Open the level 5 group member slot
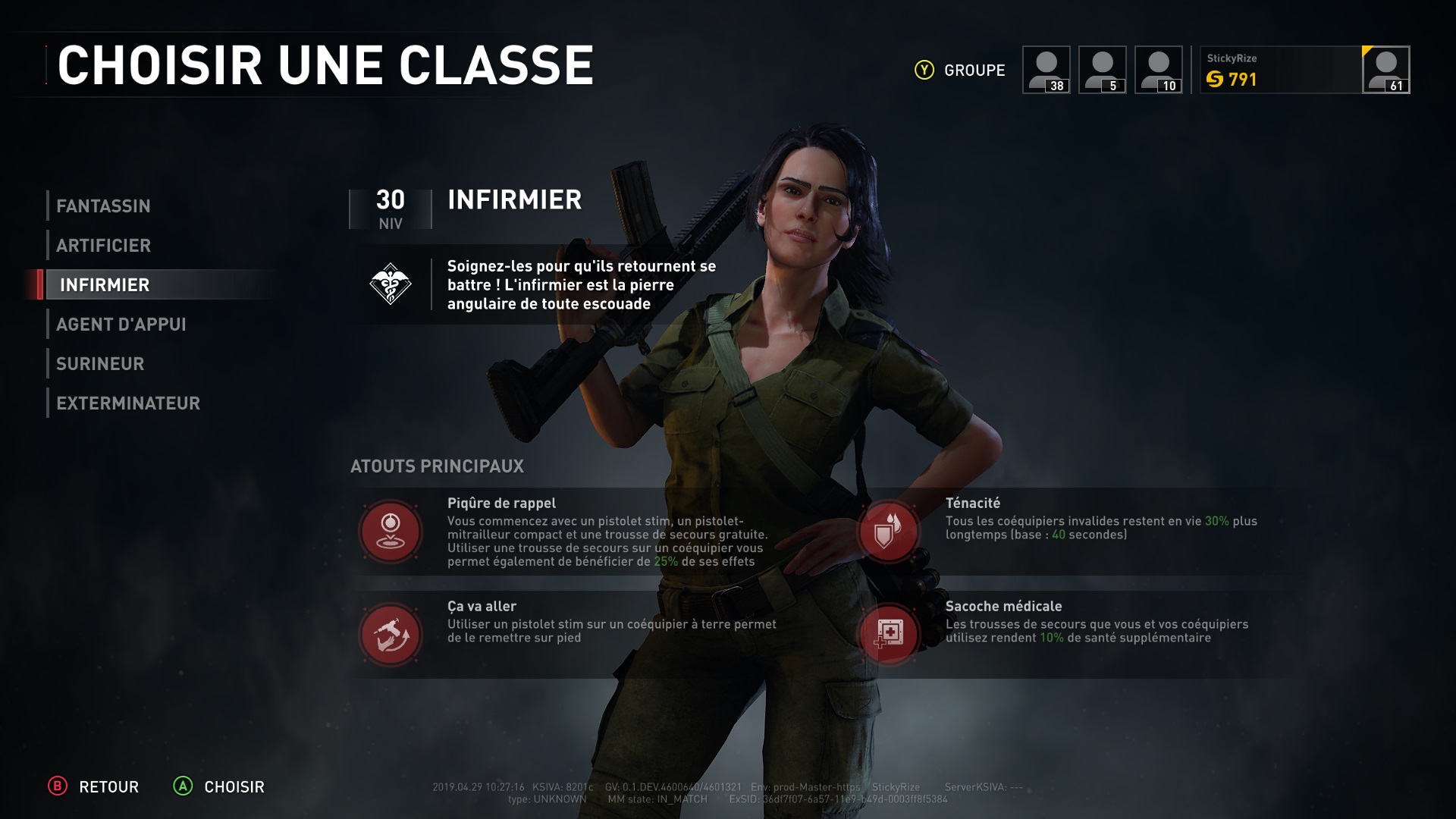Screen dimensions: 1456x819 coord(1102,70)
